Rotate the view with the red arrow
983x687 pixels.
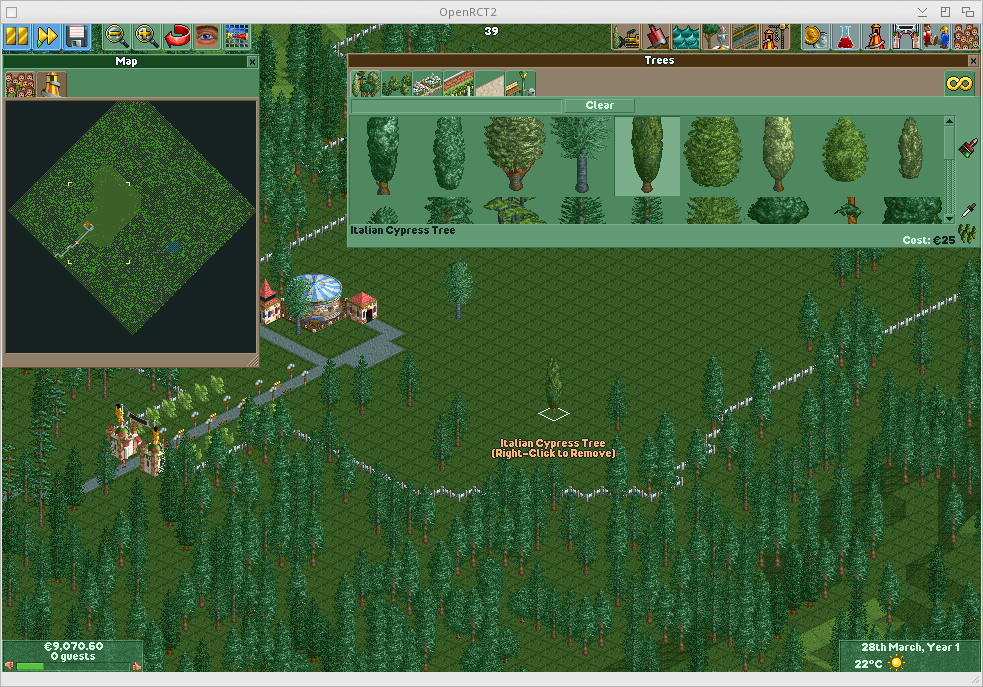click(x=177, y=38)
